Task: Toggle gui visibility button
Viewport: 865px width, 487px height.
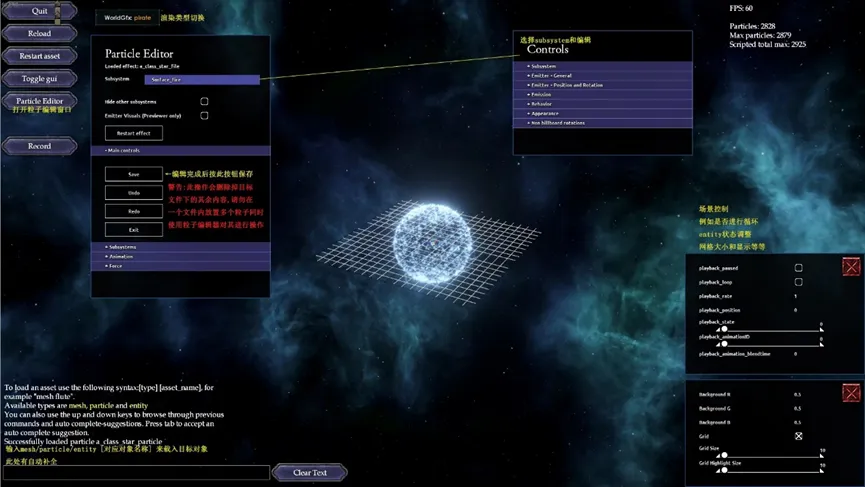Action: [39, 78]
